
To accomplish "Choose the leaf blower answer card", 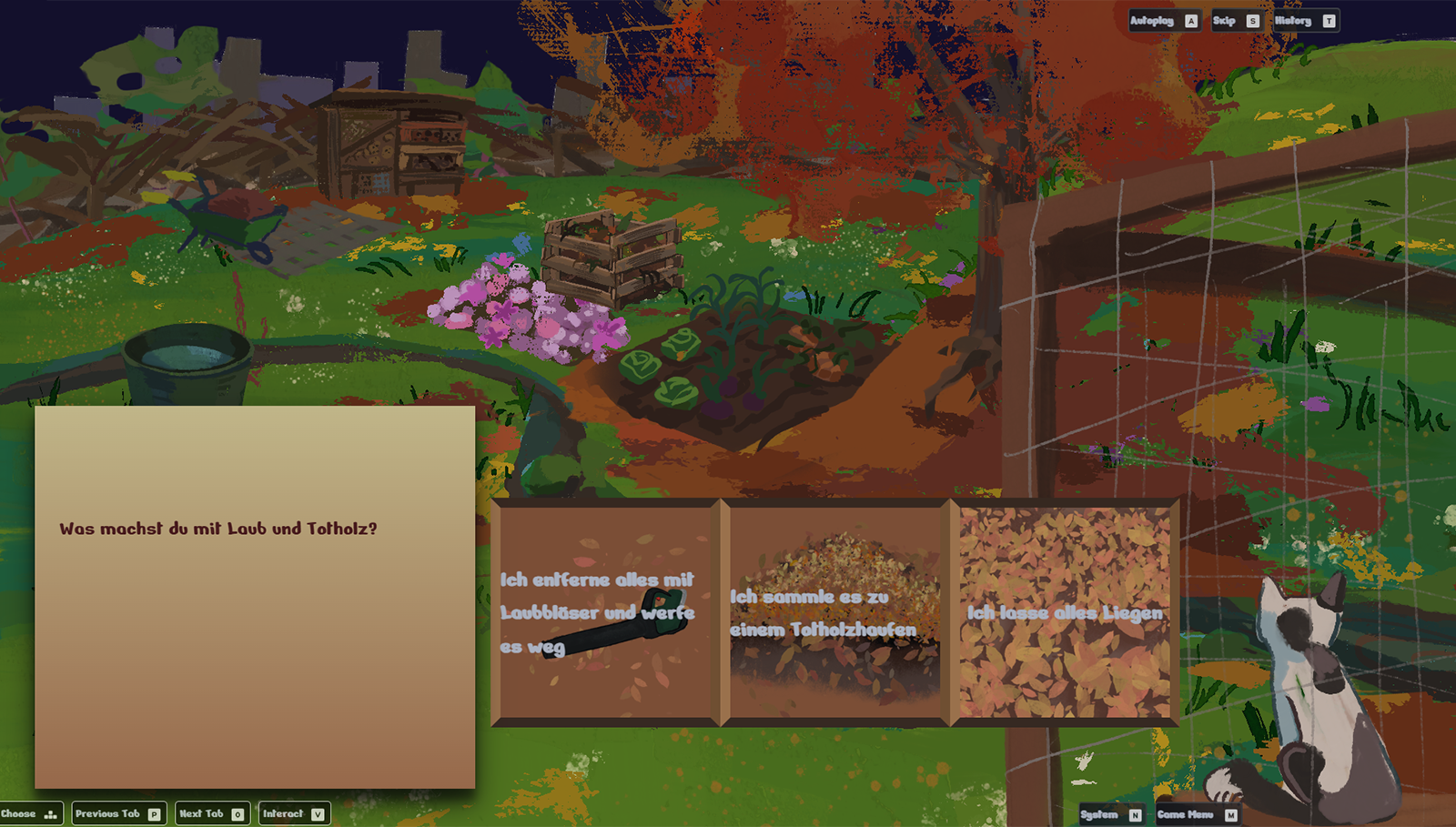I will (x=605, y=612).
